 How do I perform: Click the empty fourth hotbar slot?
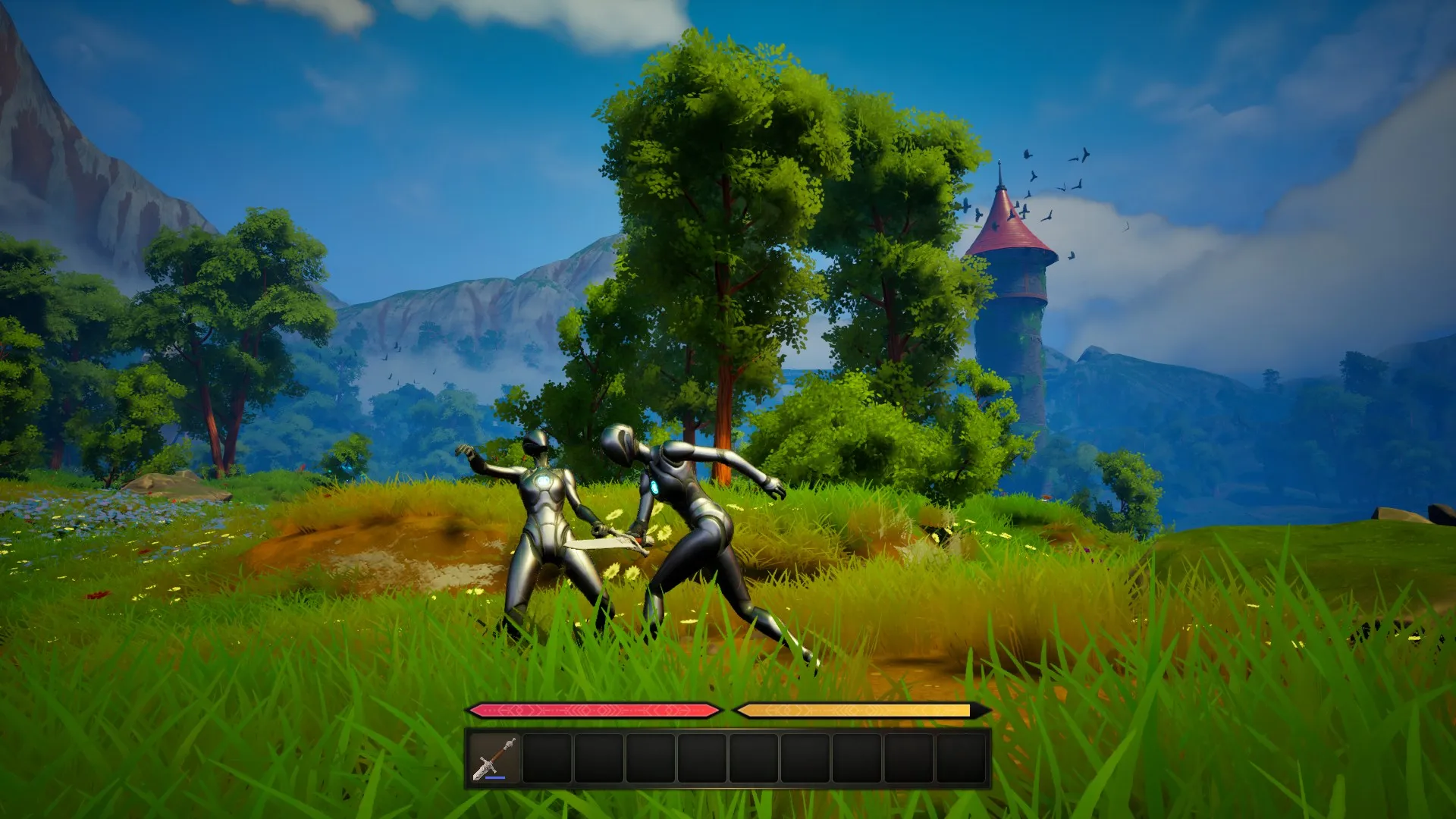(651, 758)
